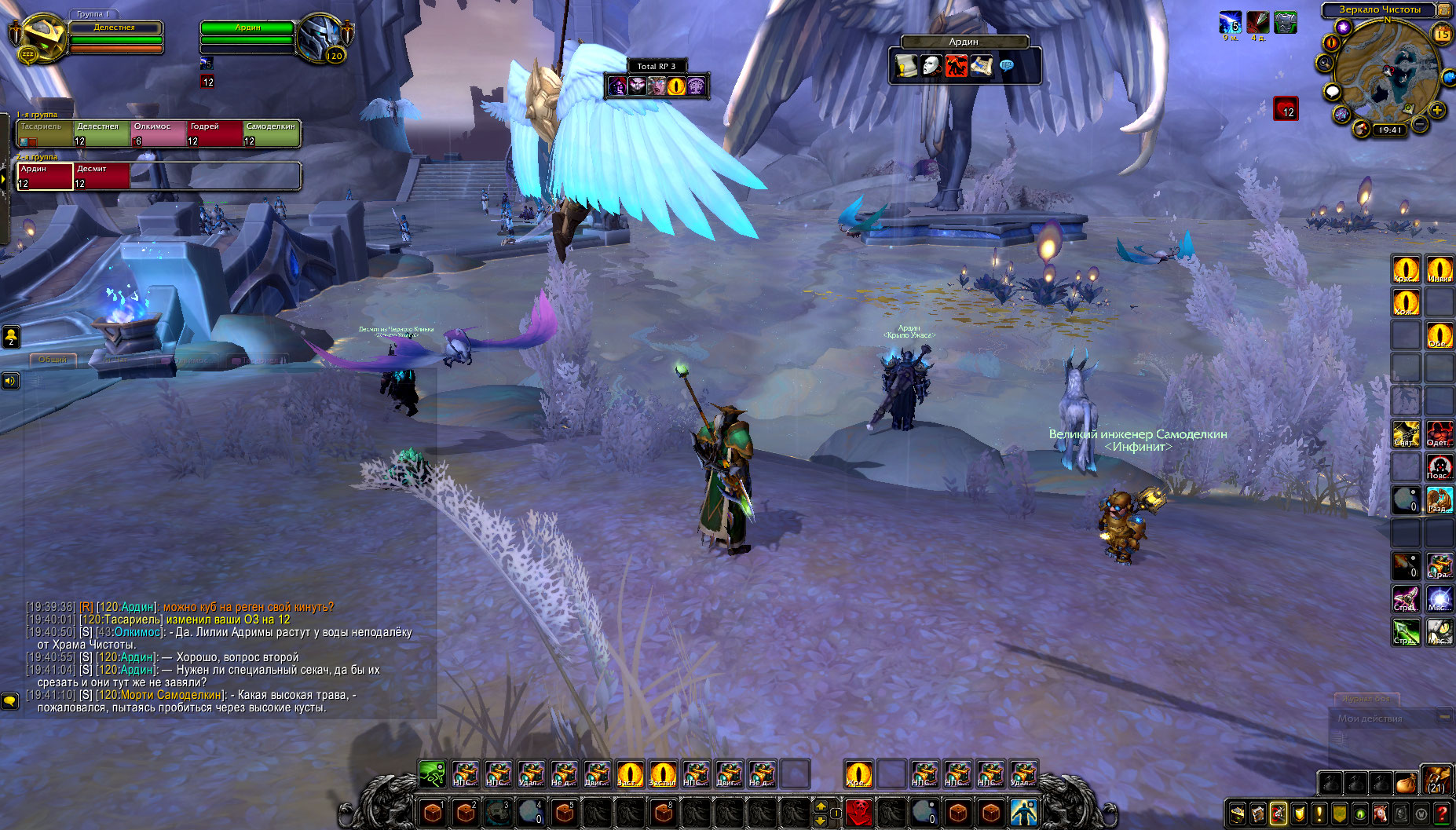1456x830 pixels.
Task: Switch to the Общий chat tab
Action: 53,360
